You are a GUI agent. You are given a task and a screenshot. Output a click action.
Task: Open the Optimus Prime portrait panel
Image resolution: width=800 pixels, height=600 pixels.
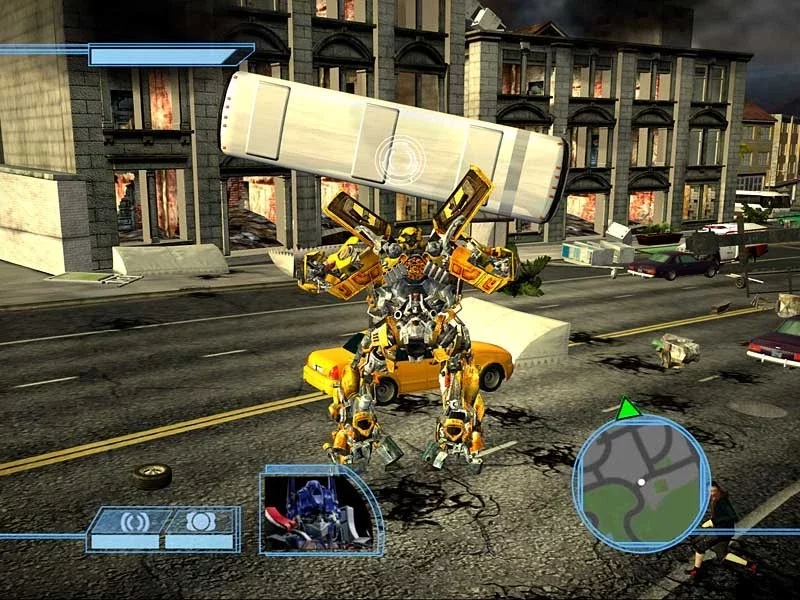tap(318, 513)
